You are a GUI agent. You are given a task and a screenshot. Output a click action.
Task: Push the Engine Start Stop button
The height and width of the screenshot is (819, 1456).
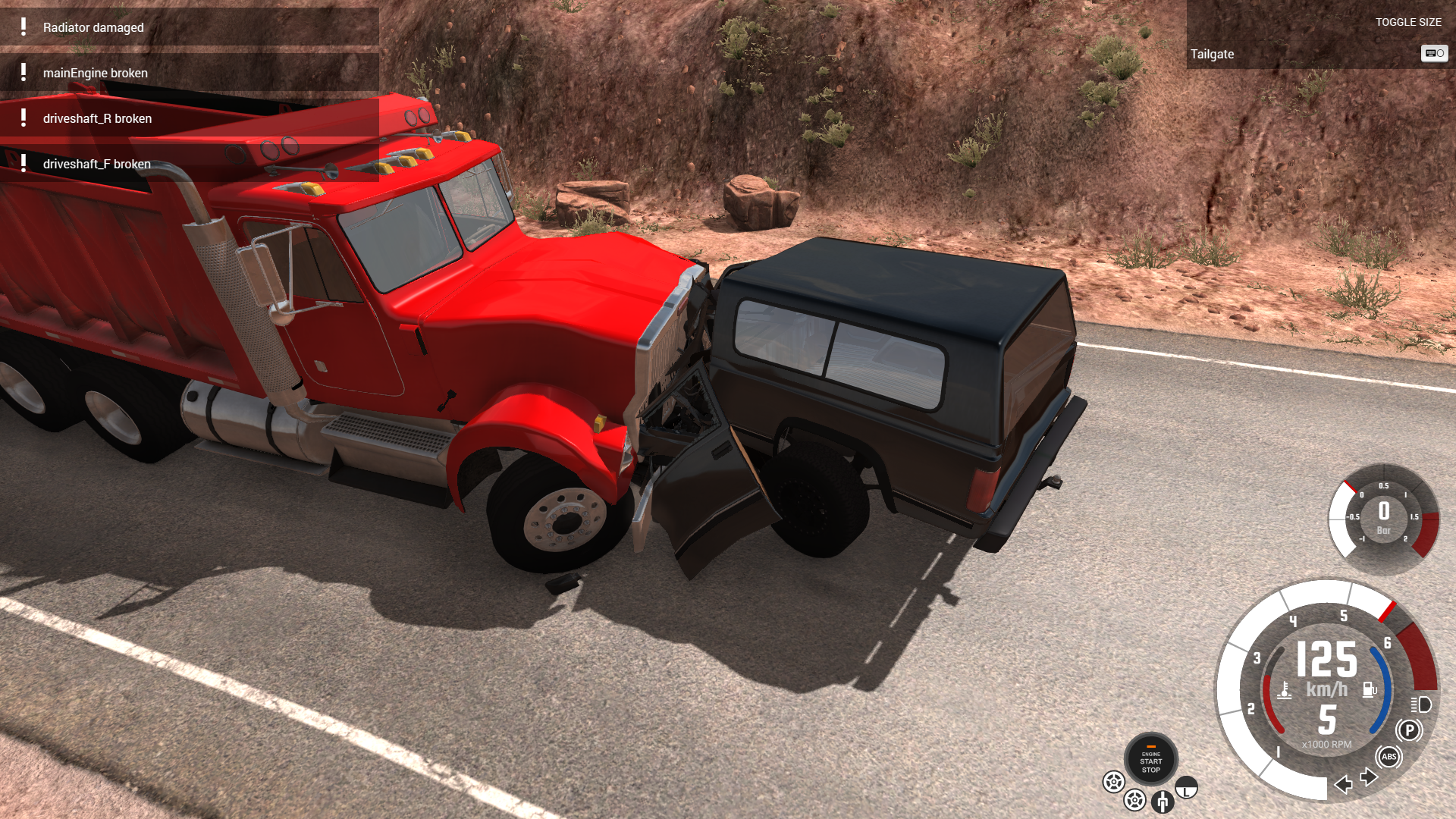(x=1150, y=760)
